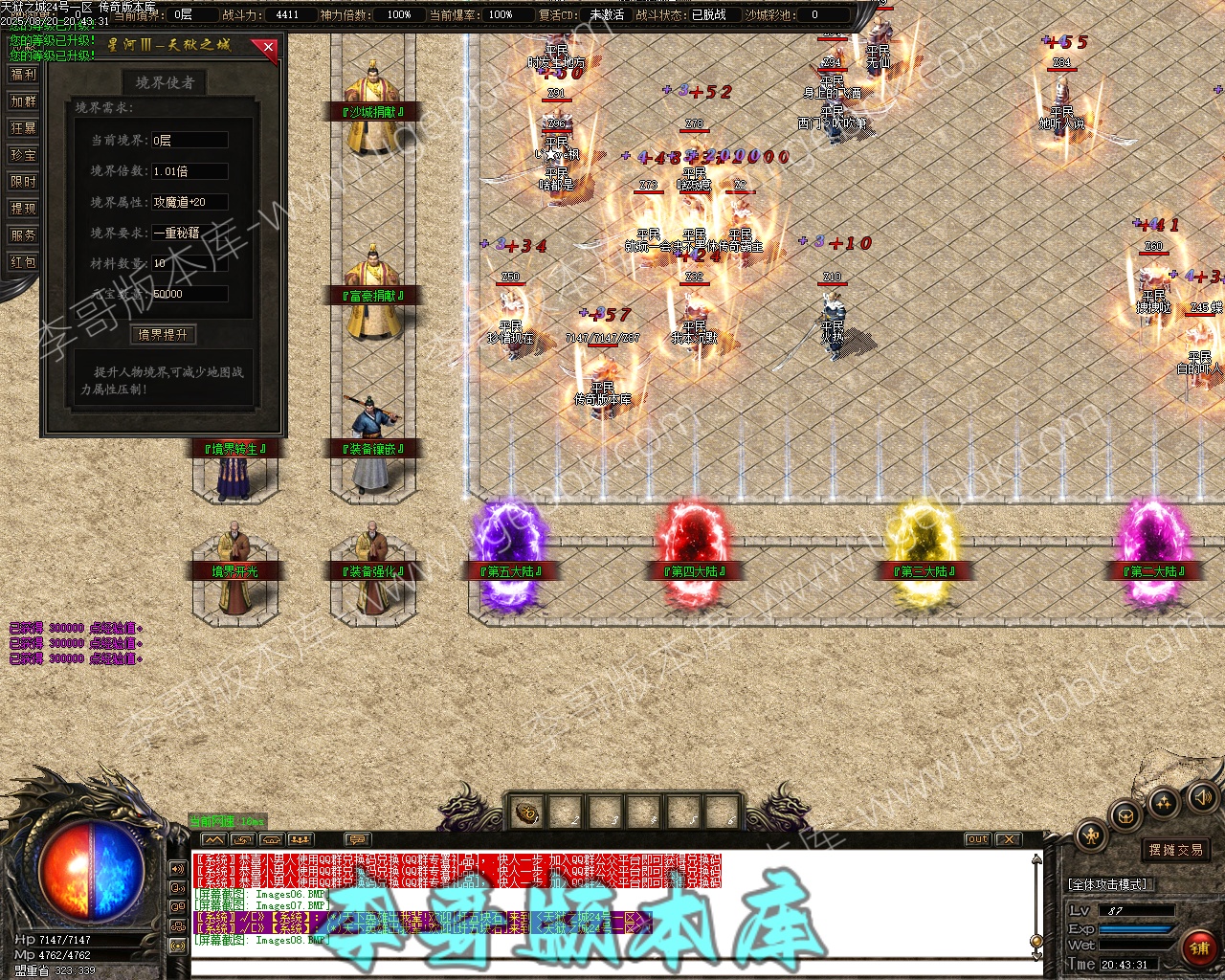This screenshot has height=980, width=1225.
Task: Click the red 铺 shop button
Action: click(x=1198, y=948)
